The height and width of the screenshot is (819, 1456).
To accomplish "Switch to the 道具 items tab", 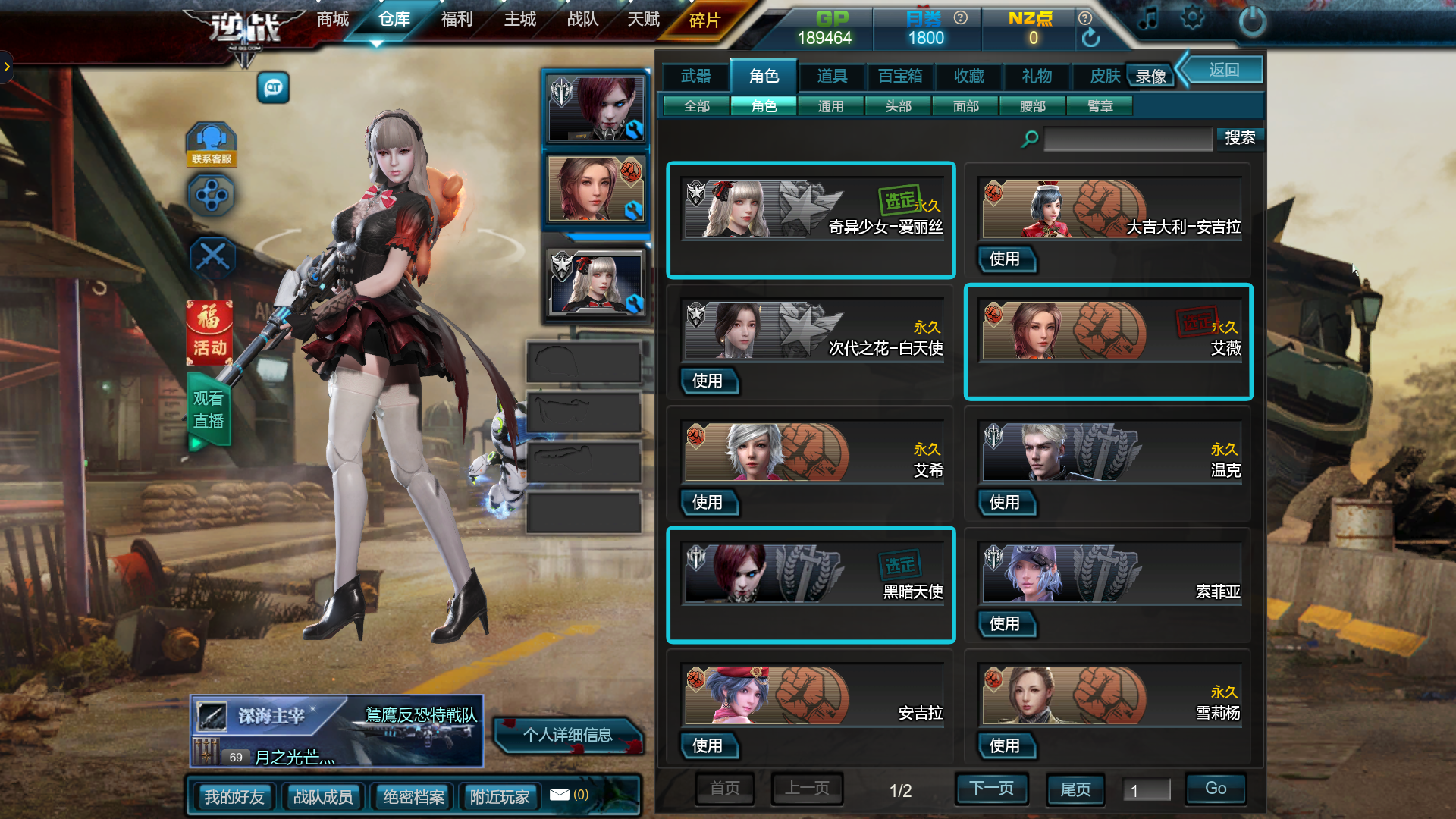I will 832,76.
